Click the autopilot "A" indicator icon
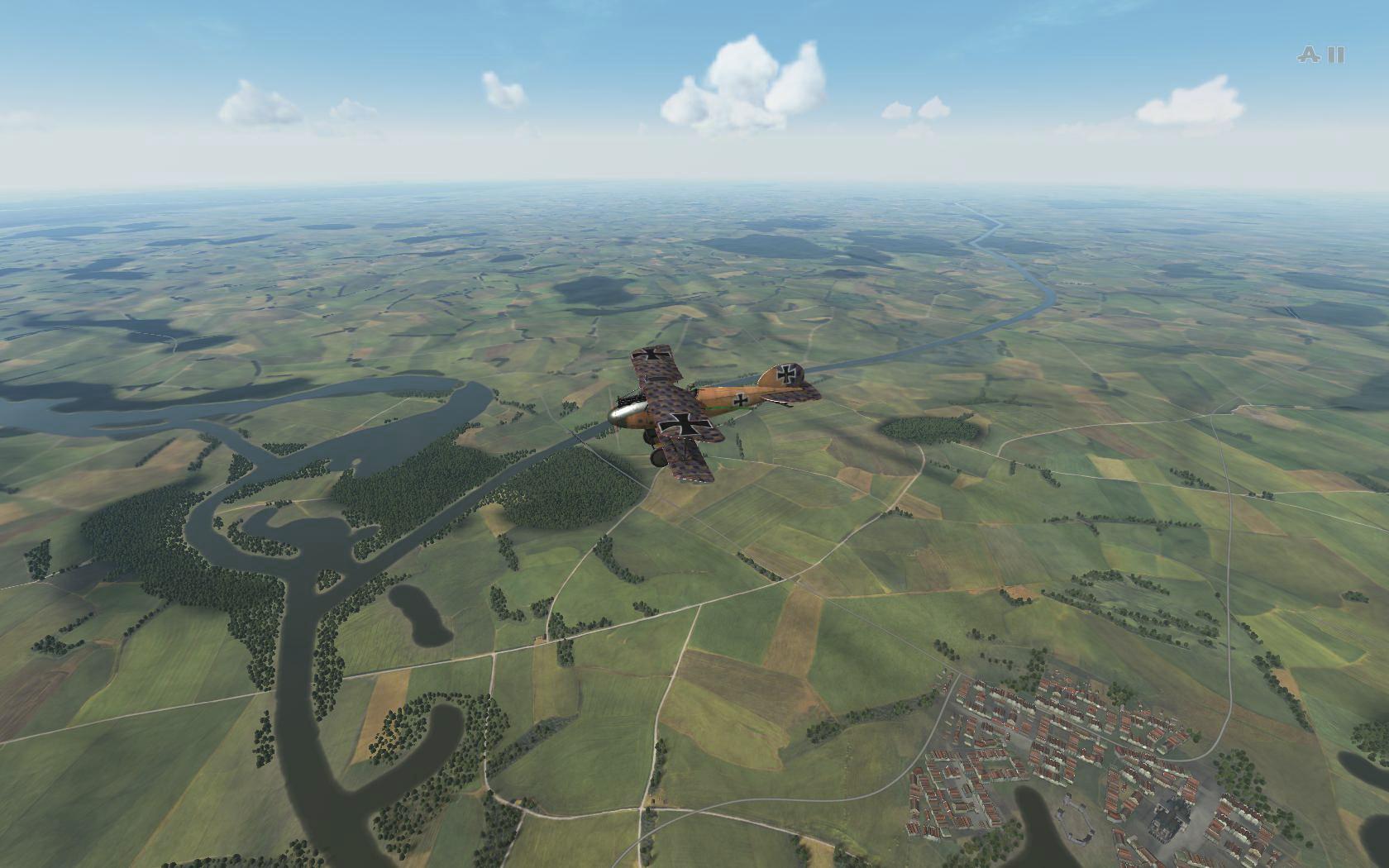This screenshot has height=868, width=1389. [1309, 55]
